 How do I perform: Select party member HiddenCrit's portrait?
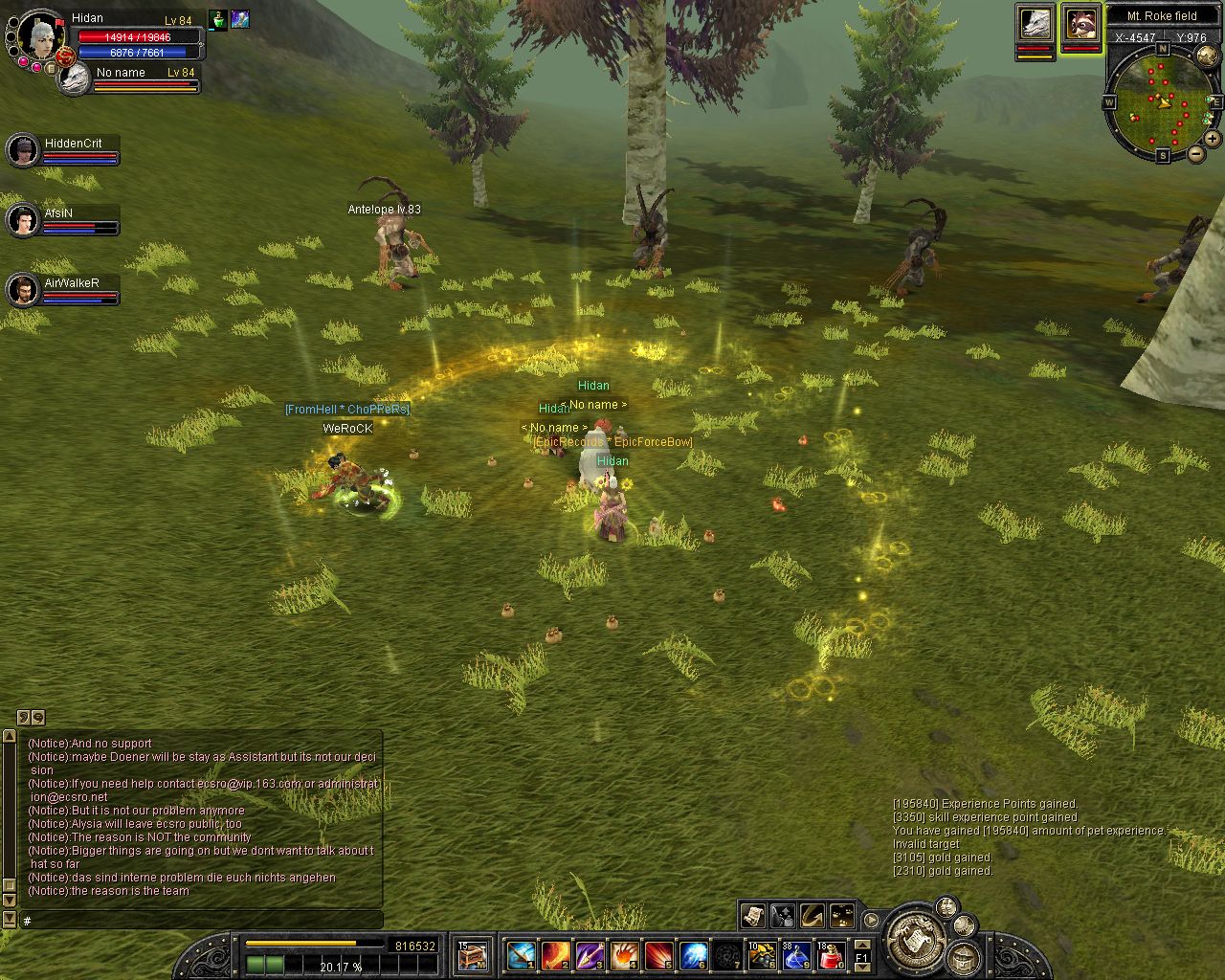22,150
